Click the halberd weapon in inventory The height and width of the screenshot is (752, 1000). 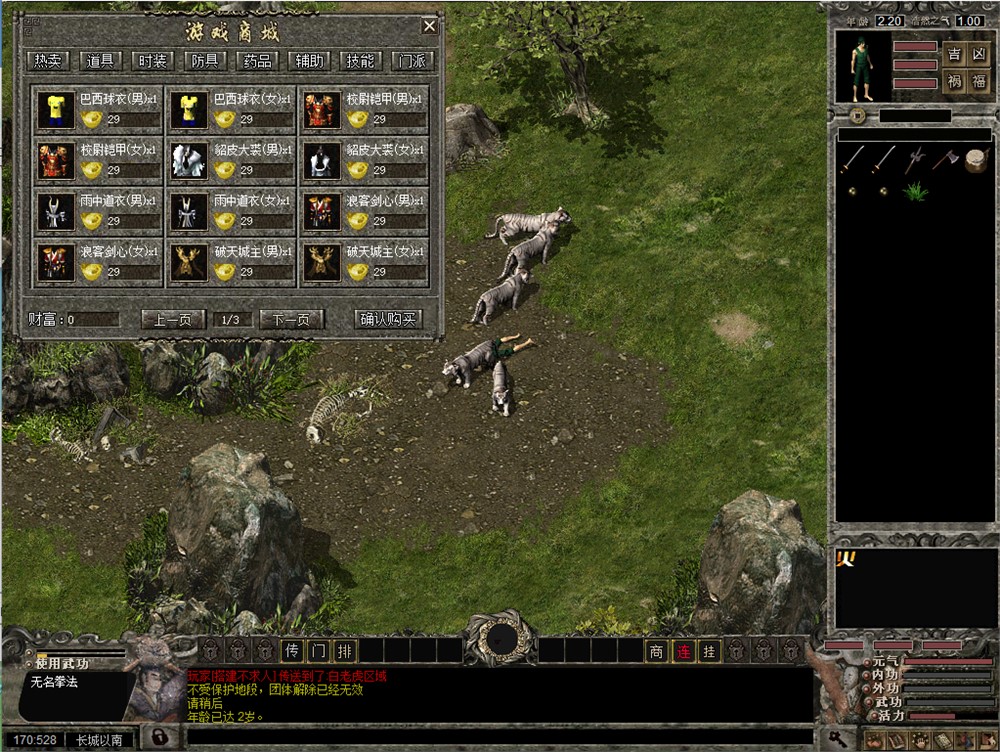pyautogui.click(x=914, y=159)
